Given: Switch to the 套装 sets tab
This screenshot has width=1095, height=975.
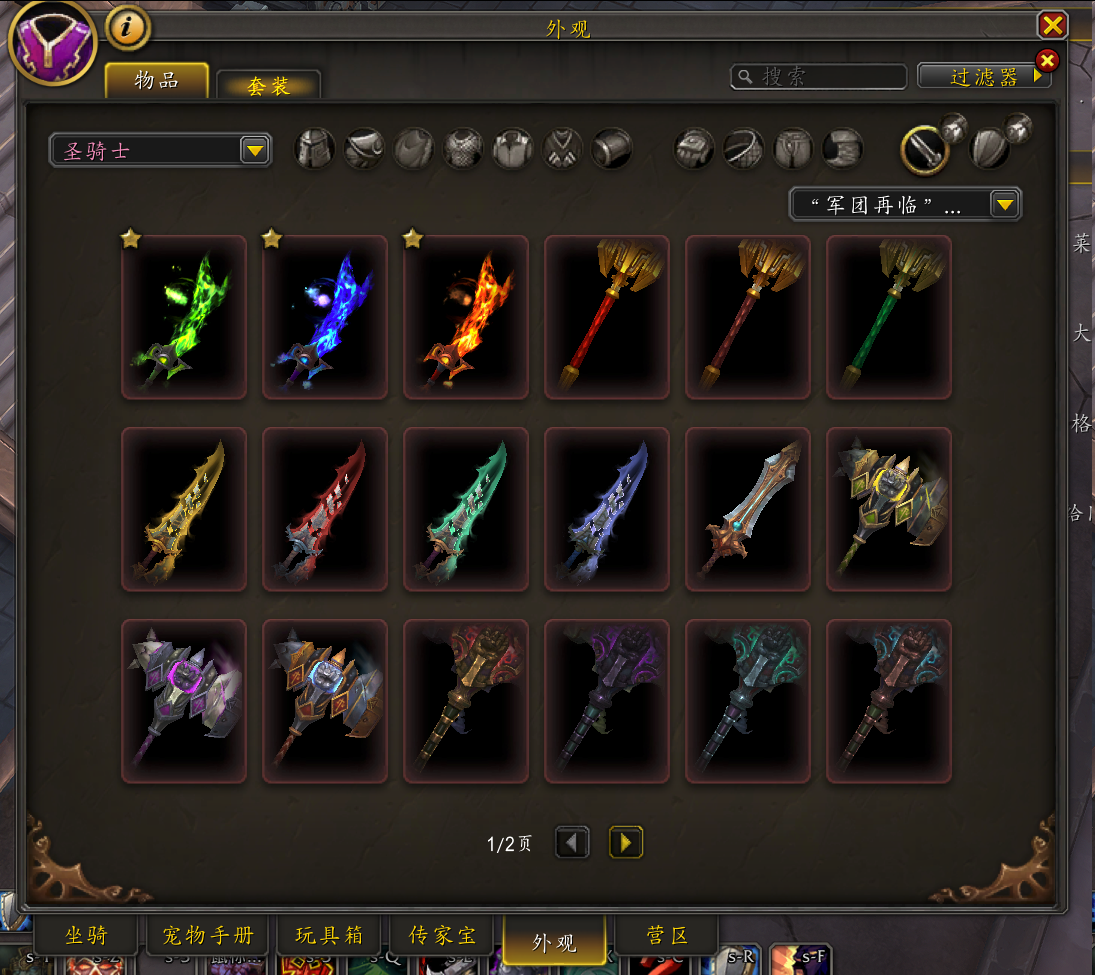Looking at the screenshot, I should click(268, 86).
